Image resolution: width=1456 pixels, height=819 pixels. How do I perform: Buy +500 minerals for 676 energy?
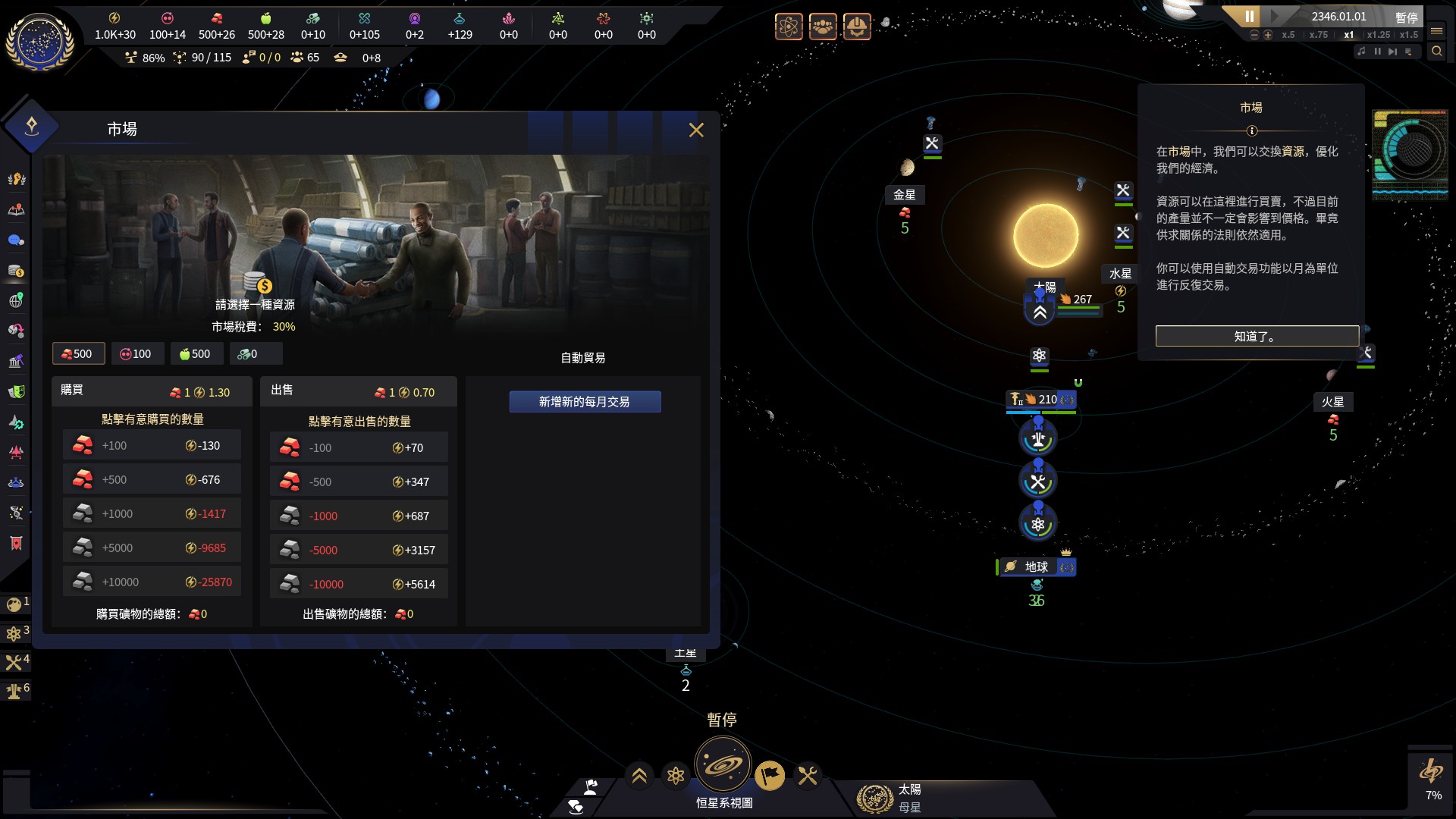tap(152, 480)
